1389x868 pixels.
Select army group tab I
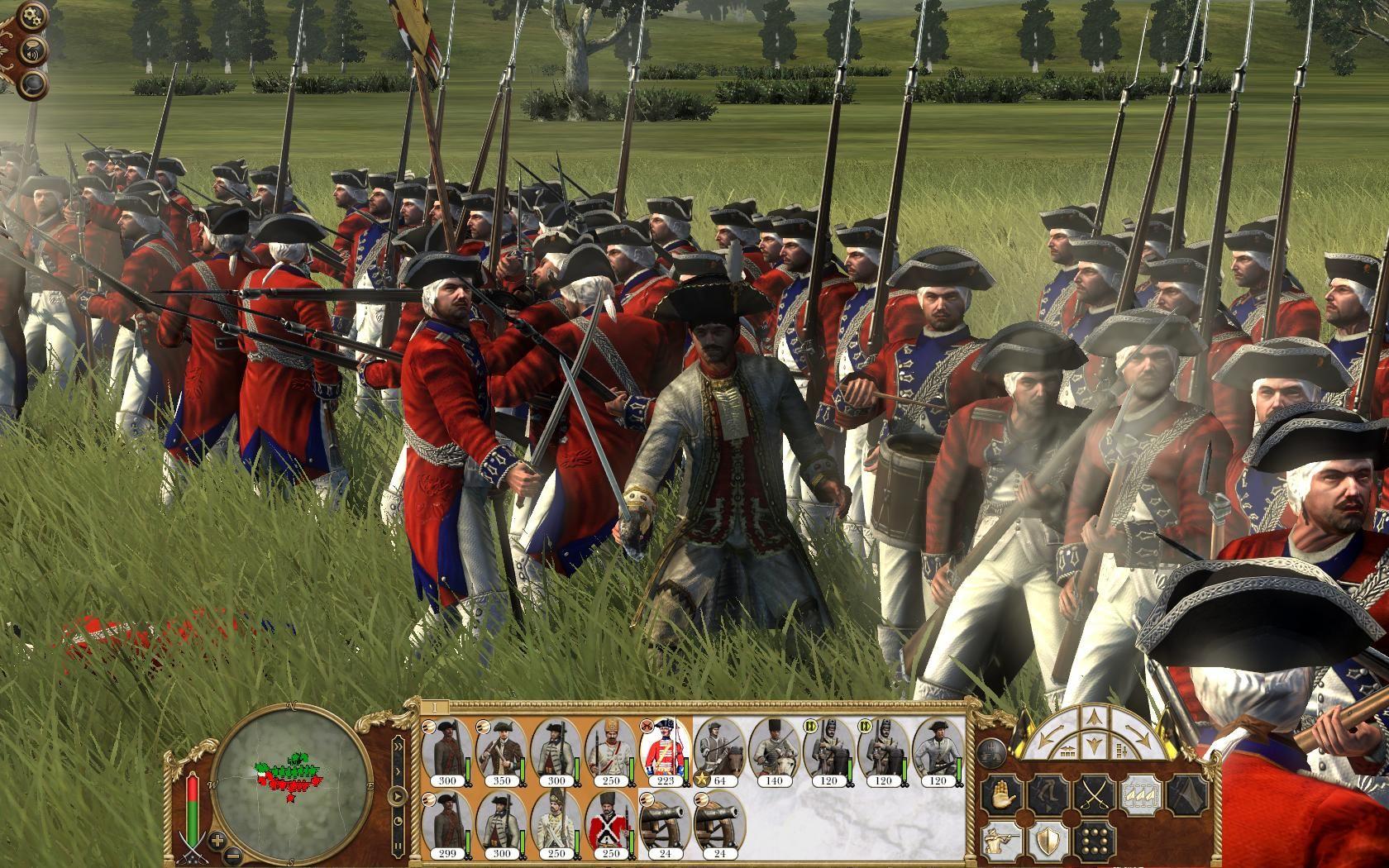[x=433, y=708]
